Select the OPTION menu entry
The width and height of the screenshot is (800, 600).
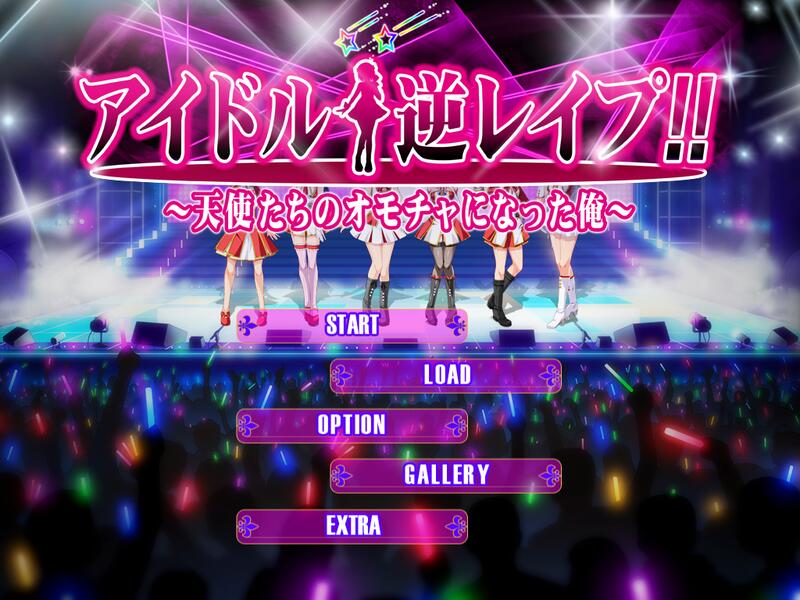tap(352, 424)
